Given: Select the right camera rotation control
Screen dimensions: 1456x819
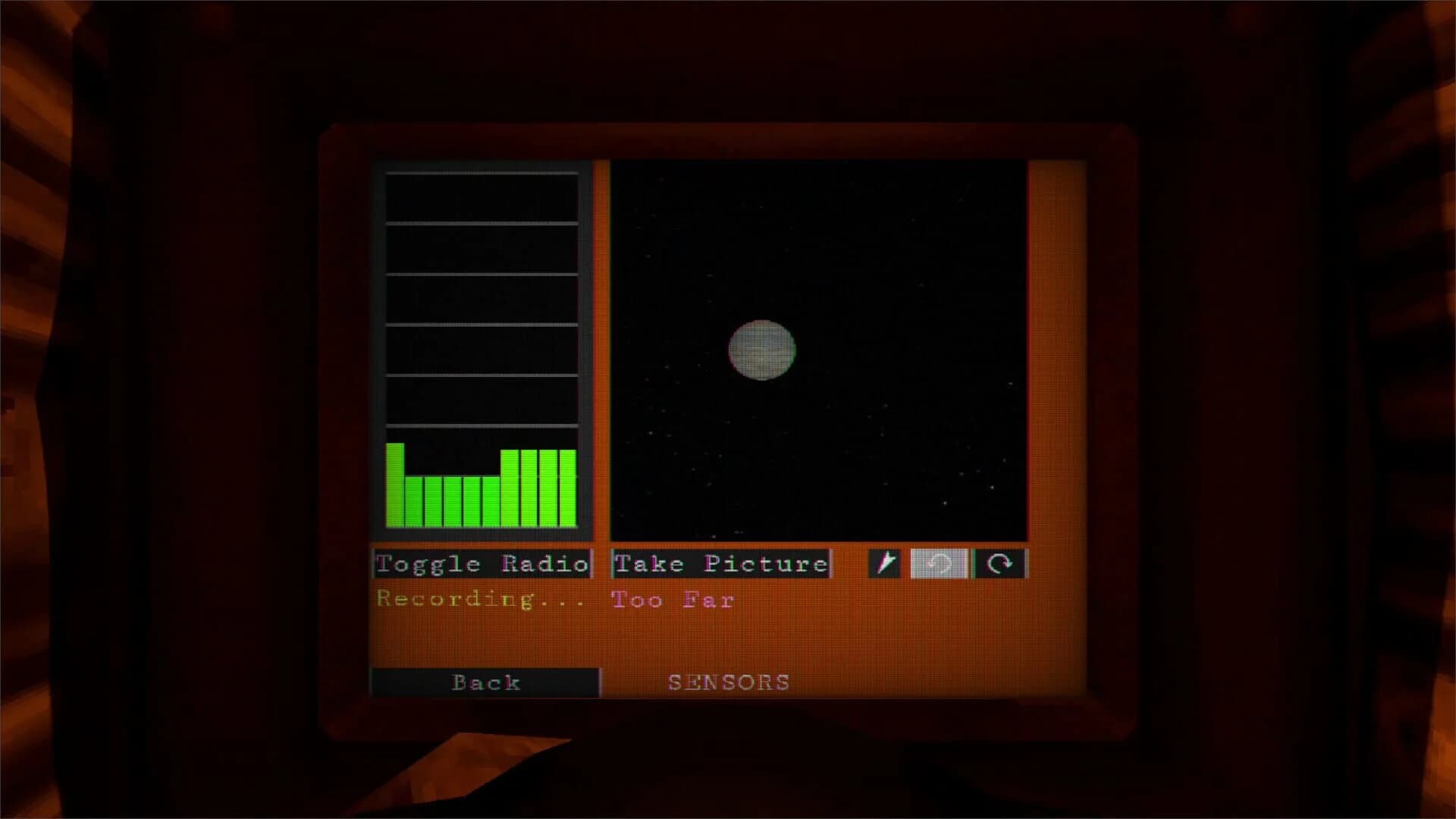Looking at the screenshot, I should point(1001,563).
